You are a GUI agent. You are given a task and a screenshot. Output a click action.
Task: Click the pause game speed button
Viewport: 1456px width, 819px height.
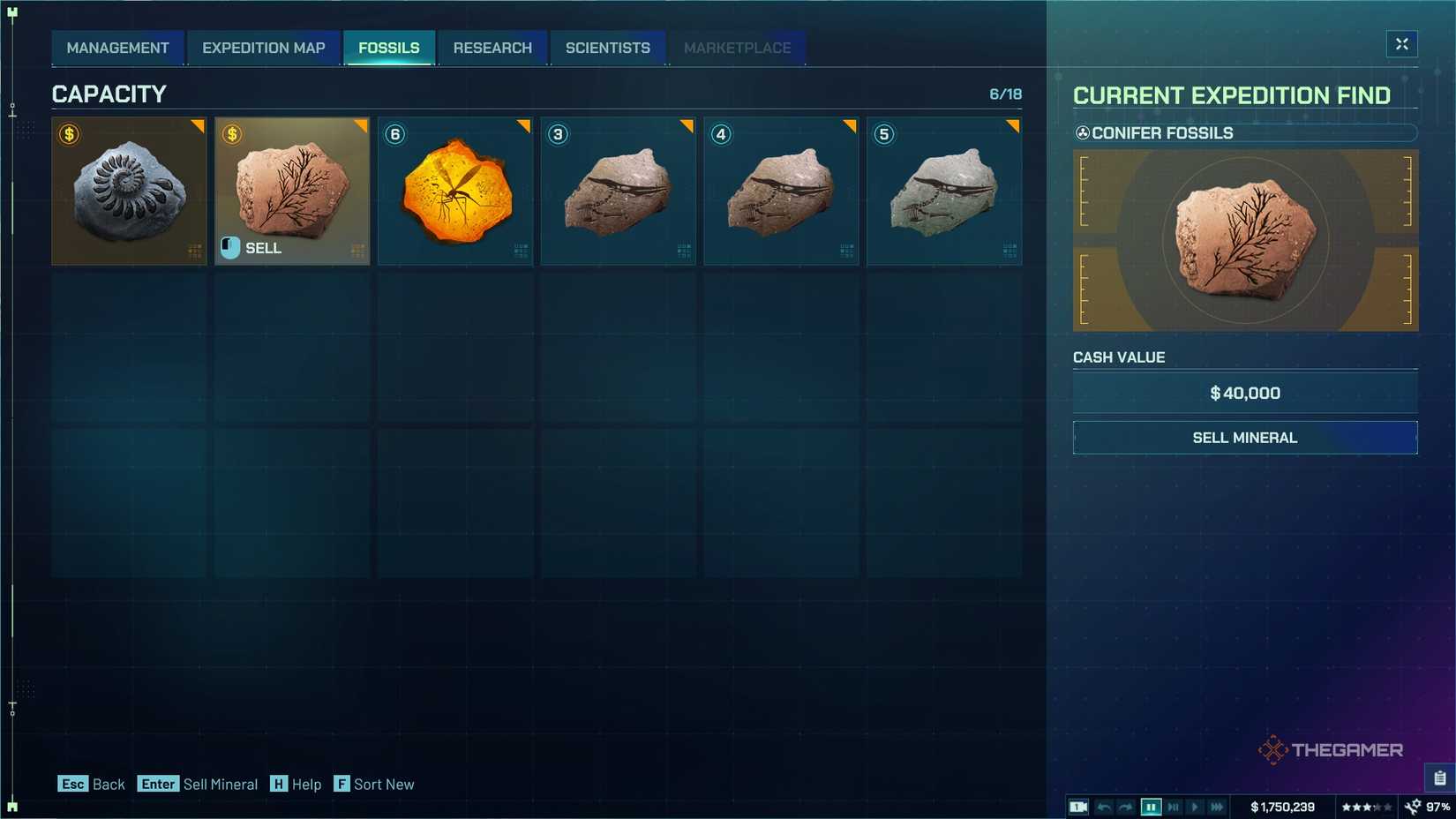click(1151, 807)
